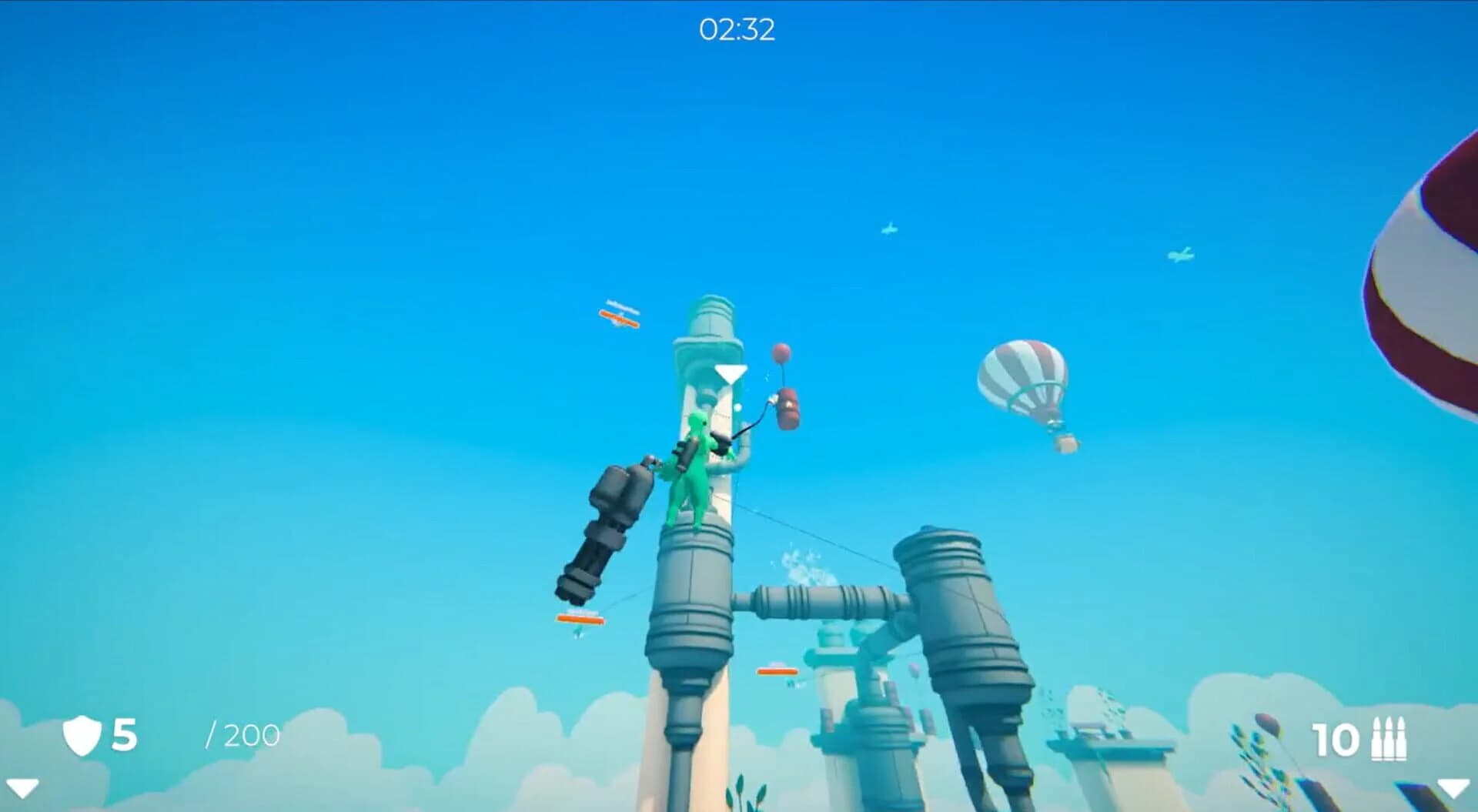Click the enemy nameplate near the tower top
Viewport: 1478px width, 812px height.
coord(618,306)
